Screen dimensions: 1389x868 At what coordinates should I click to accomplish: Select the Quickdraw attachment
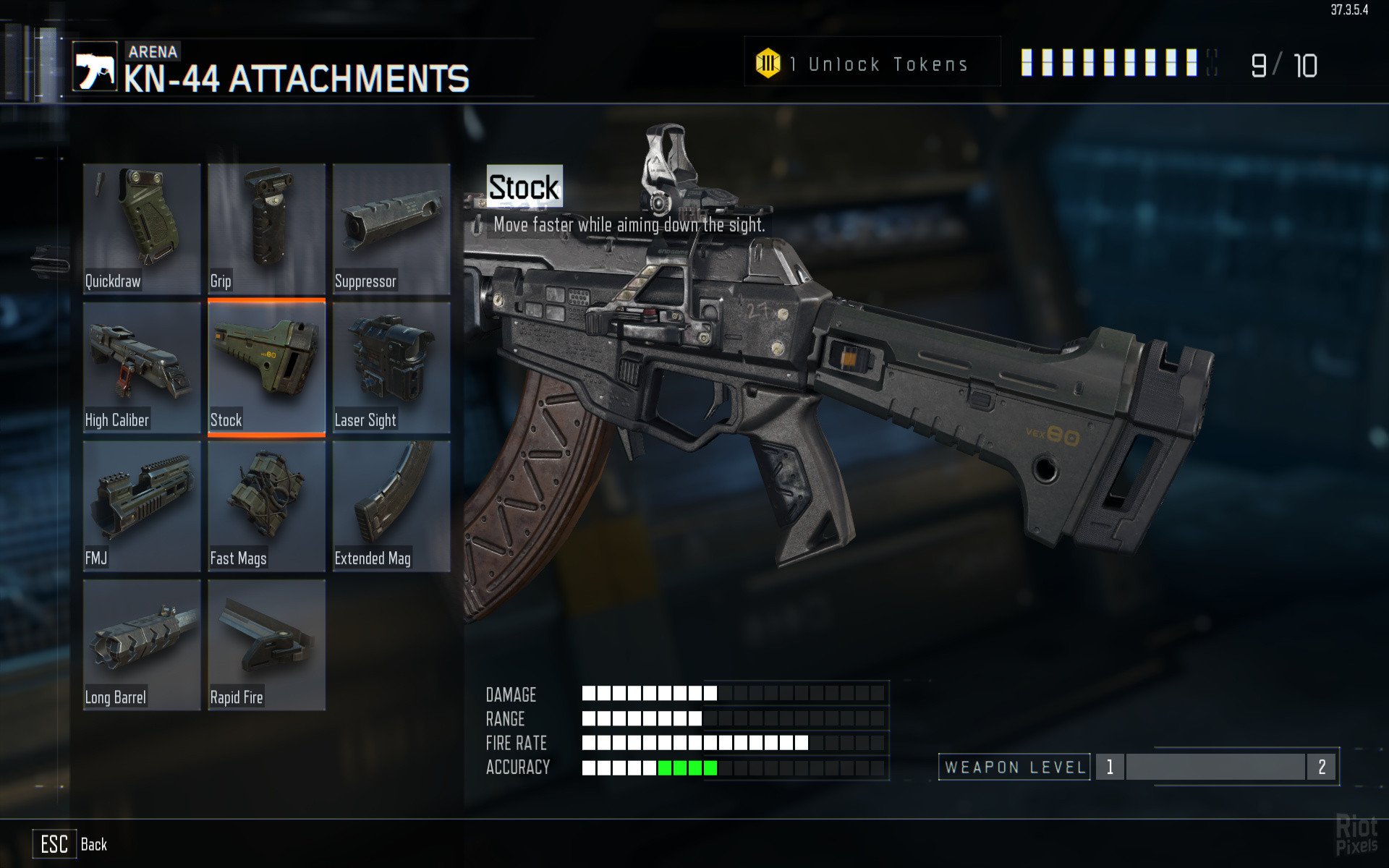coord(142,229)
